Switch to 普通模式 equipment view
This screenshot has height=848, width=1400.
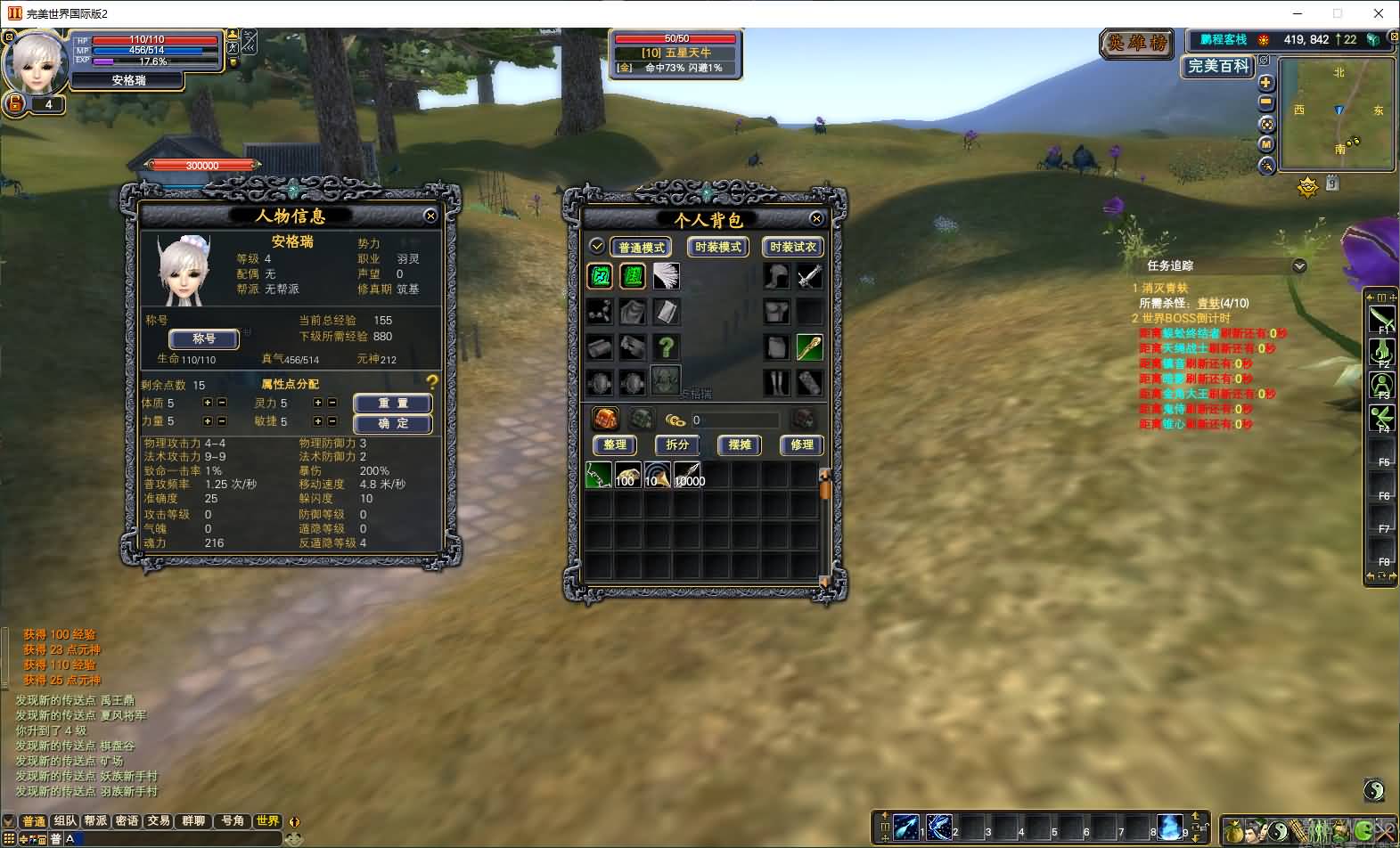641,247
